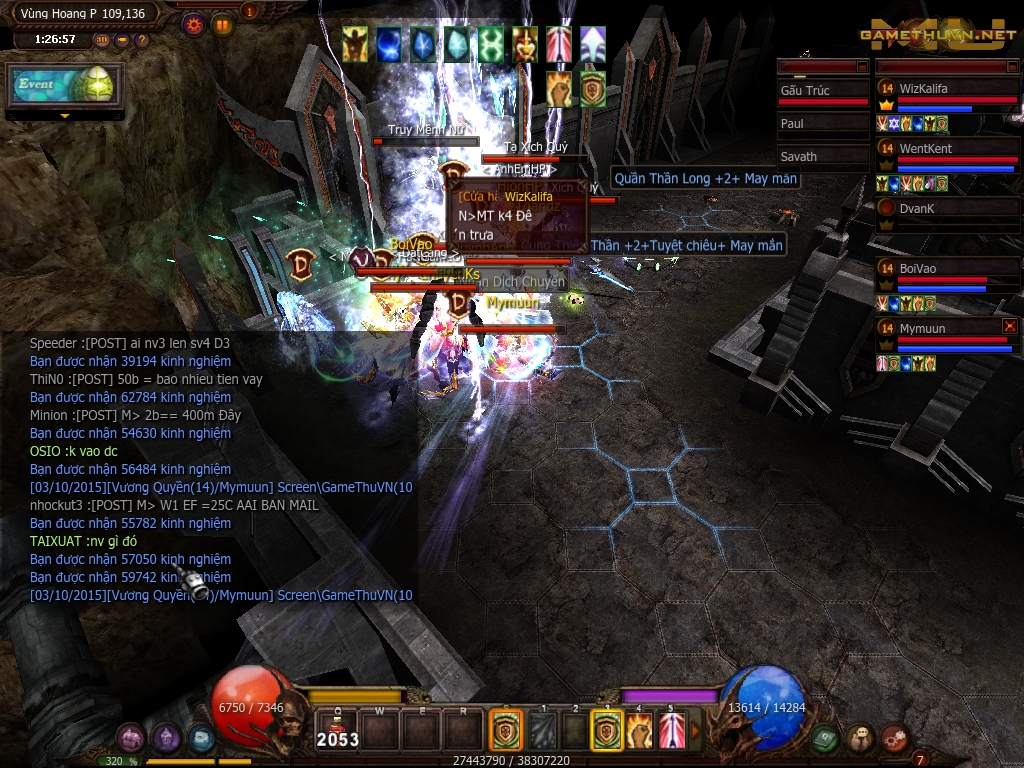Viewport: 1024px width, 768px height.
Task: Use the potion in the Q slot
Action: (337, 731)
